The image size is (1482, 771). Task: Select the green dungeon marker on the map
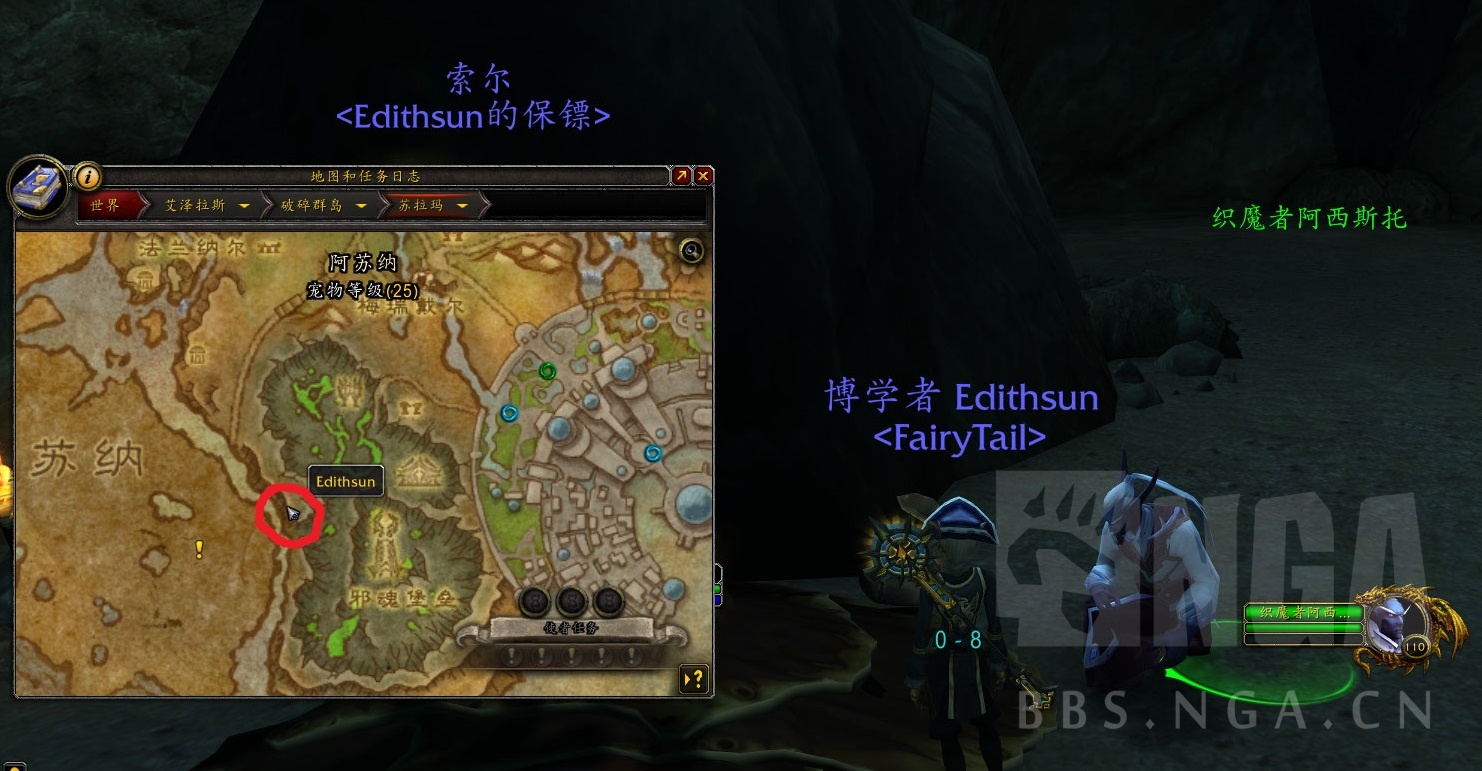pyautogui.click(x=546, y=371)
